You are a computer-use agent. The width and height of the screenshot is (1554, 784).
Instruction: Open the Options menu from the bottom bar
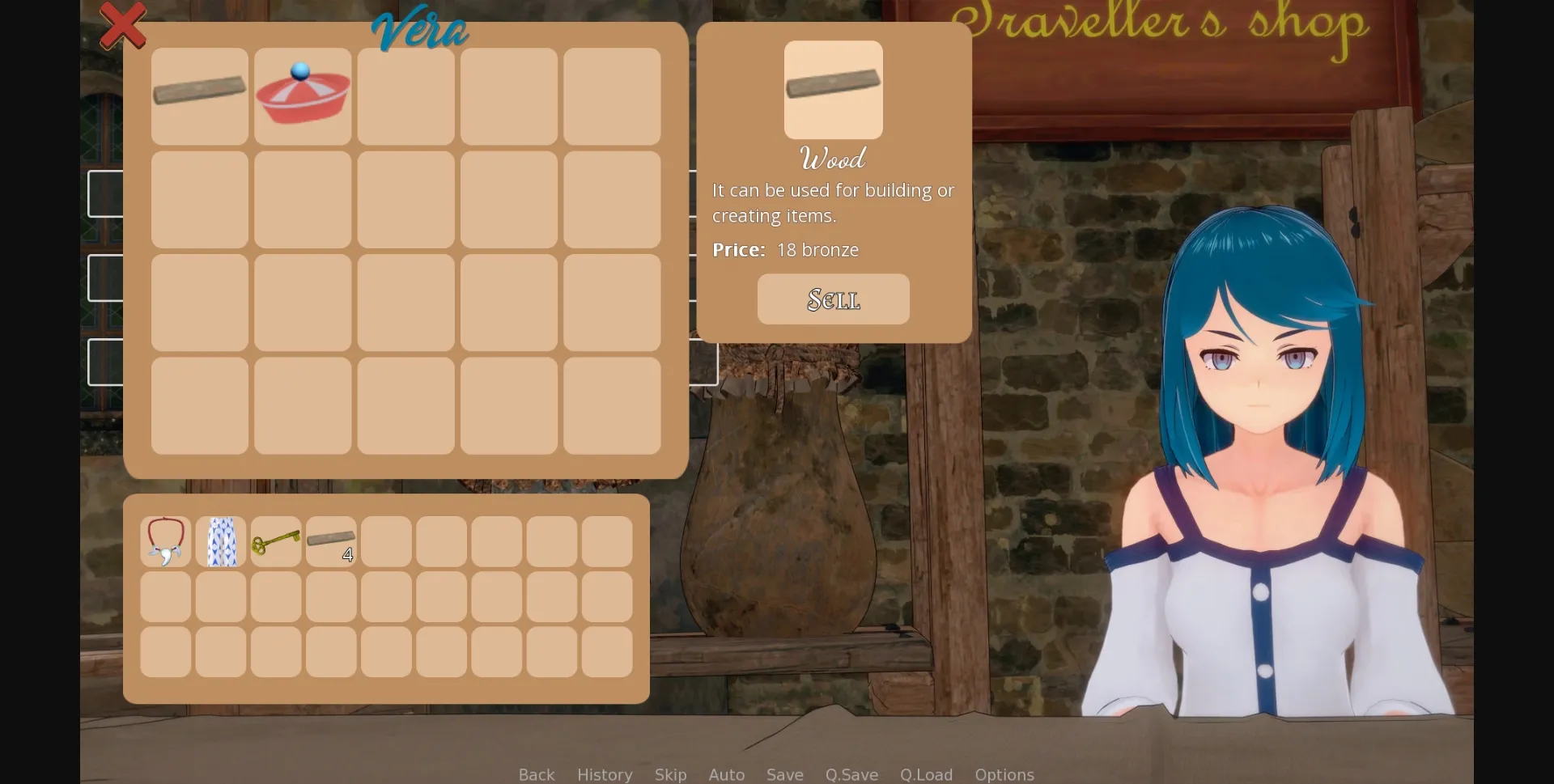[1004, 774]
